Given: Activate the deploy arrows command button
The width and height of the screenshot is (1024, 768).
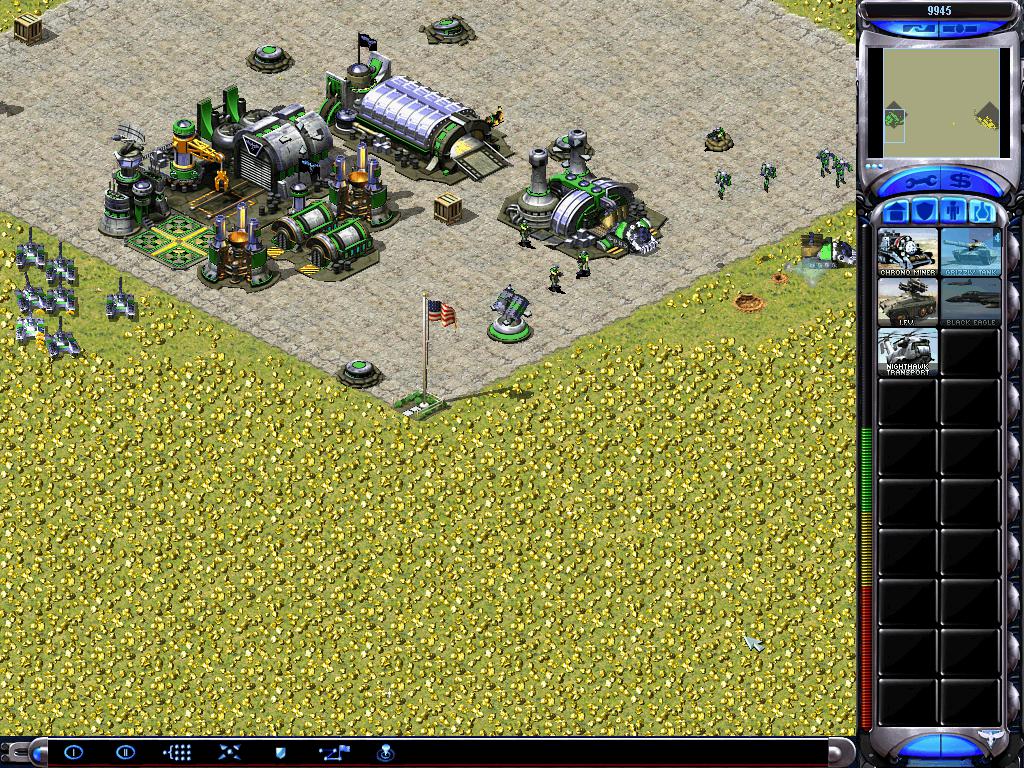Looking at the screenshot, I should point(229,752).
